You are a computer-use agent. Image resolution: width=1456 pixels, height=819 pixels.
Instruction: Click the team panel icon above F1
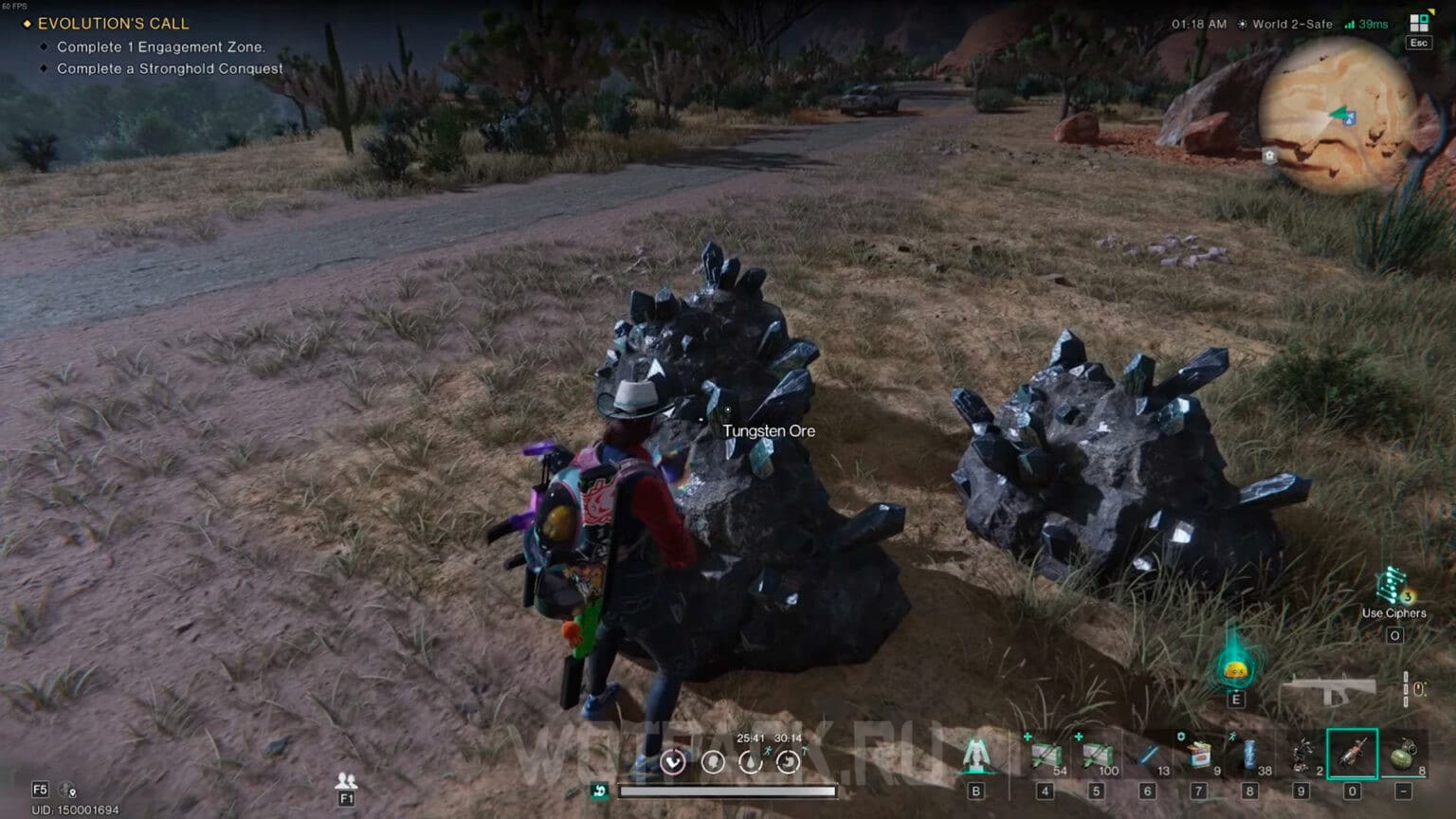(x=347, y=779)
